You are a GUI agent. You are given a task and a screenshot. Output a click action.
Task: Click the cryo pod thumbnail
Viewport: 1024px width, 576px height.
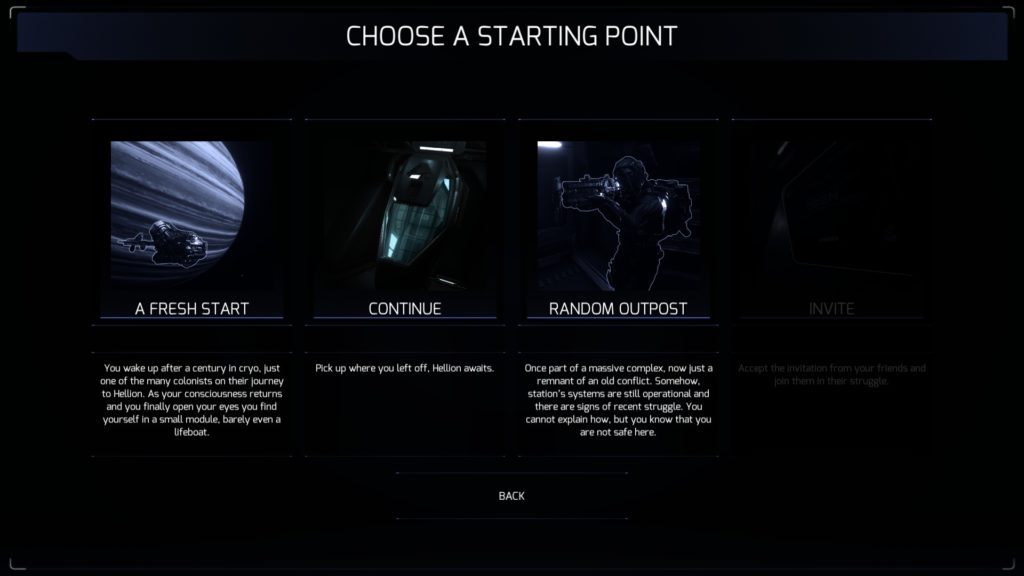(405, 215)
